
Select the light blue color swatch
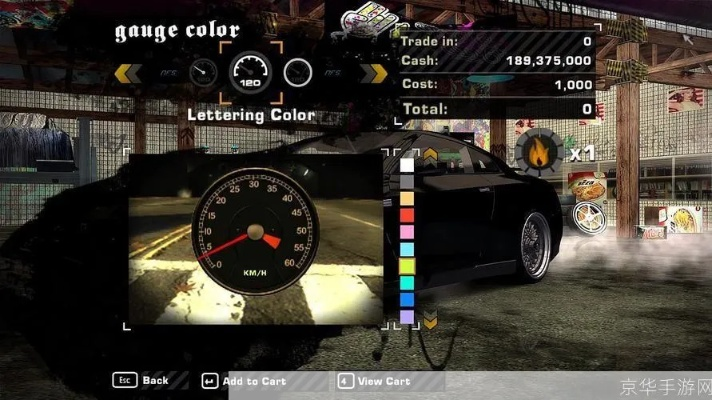point(407,249)
